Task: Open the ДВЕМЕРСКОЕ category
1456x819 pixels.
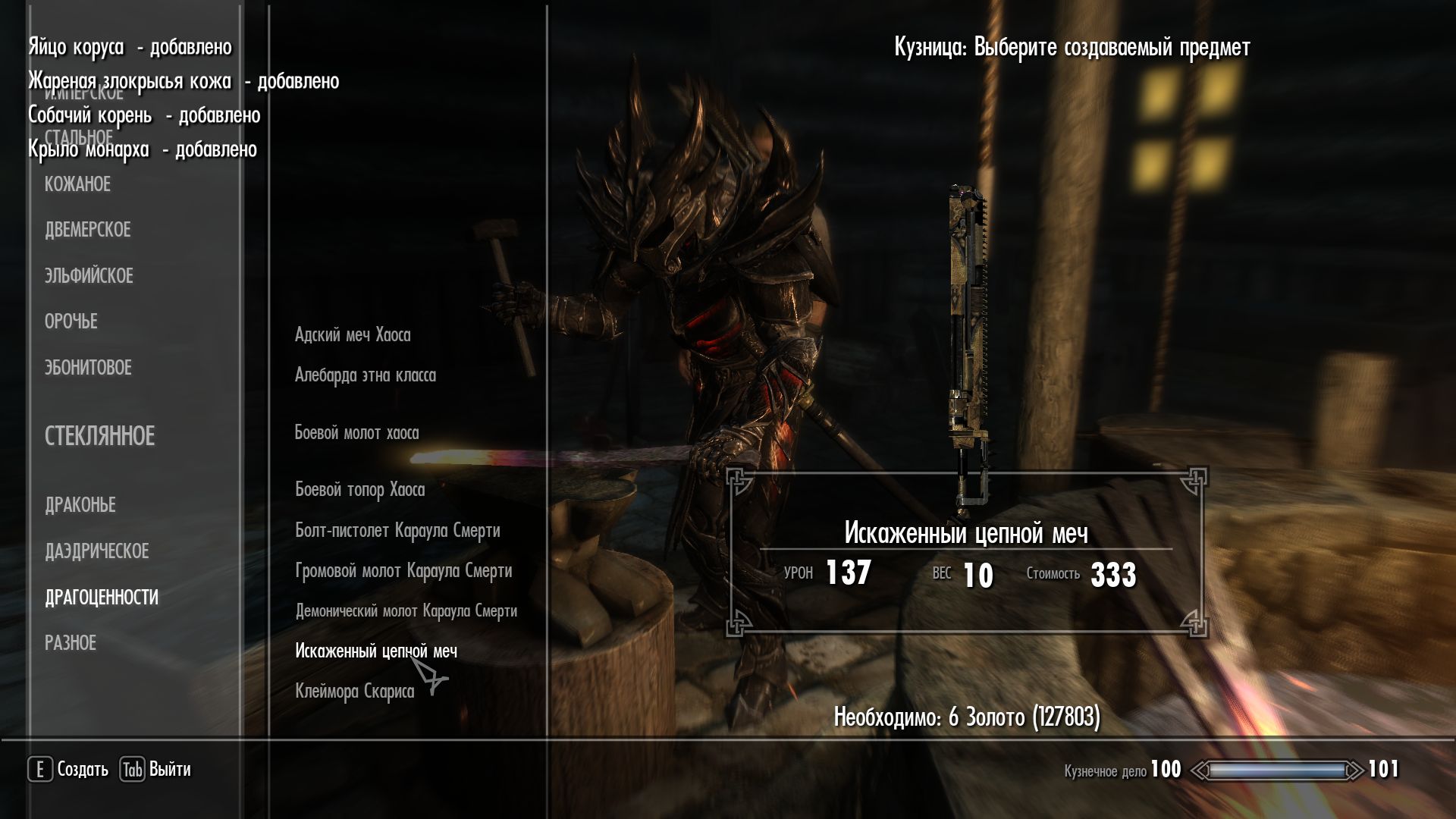Action: pyautogui.click(x=87, y=230)
